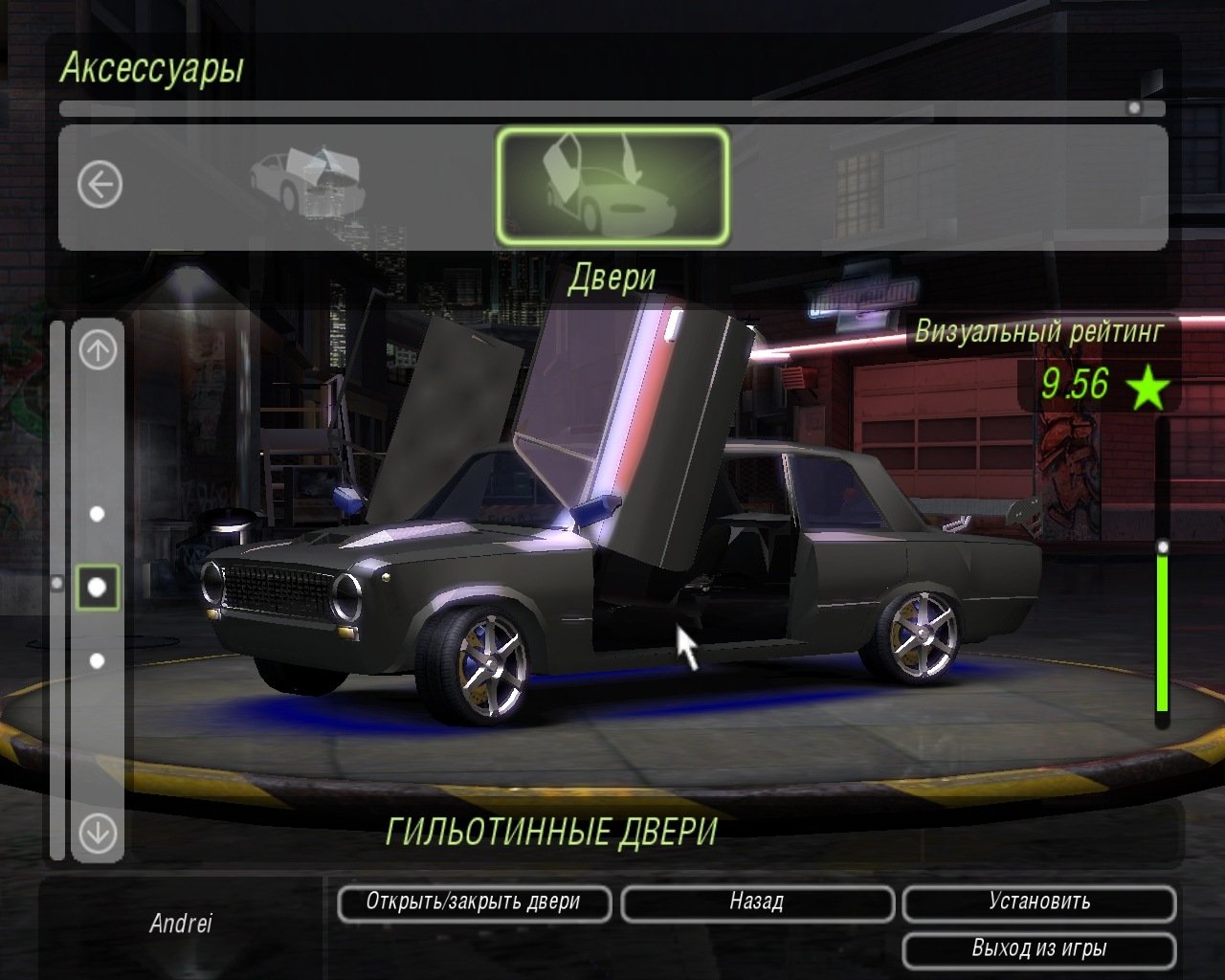Quit via the "Выход из игры" button
Screen dimensions: 1225x980
pos(1039,949)
